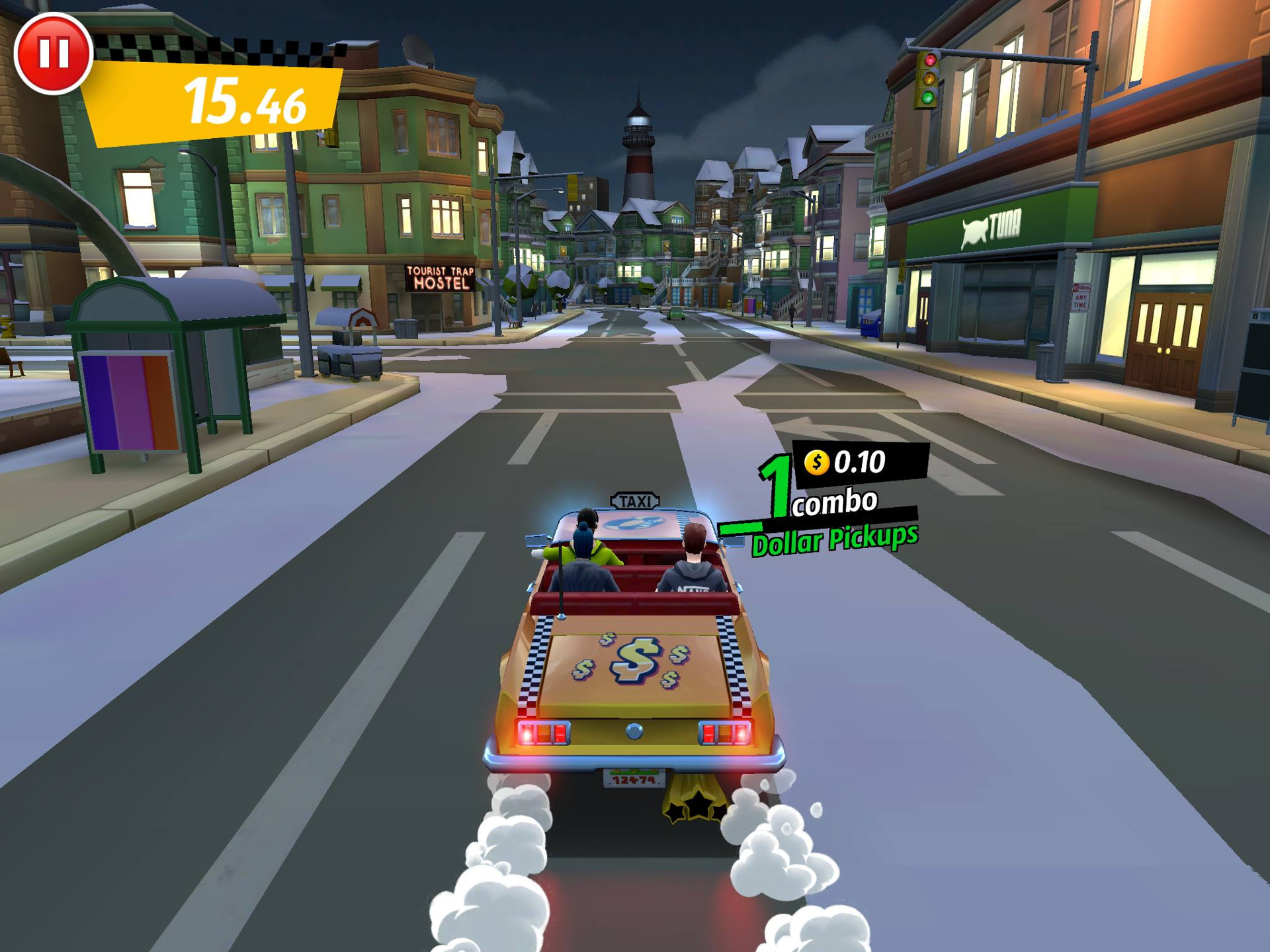Screen dimensions: 1270x952
Task: Tap the yellow fire hydrant on the left
Action: click(x=7, y=329)
